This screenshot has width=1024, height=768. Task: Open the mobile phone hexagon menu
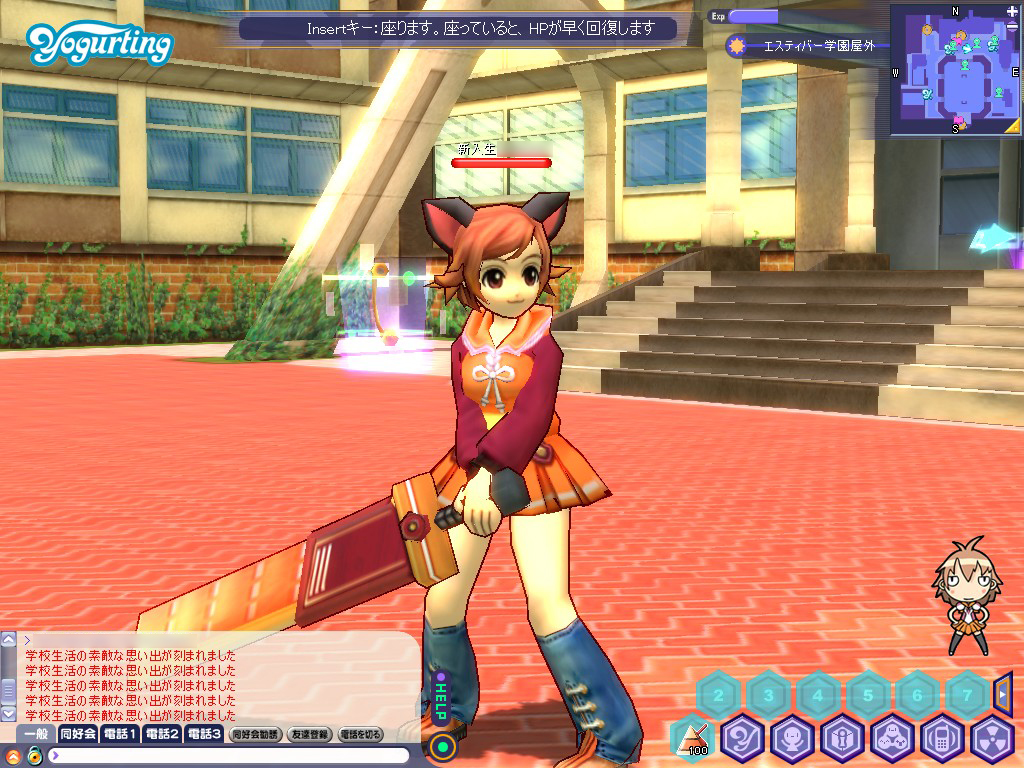(943, 740)
